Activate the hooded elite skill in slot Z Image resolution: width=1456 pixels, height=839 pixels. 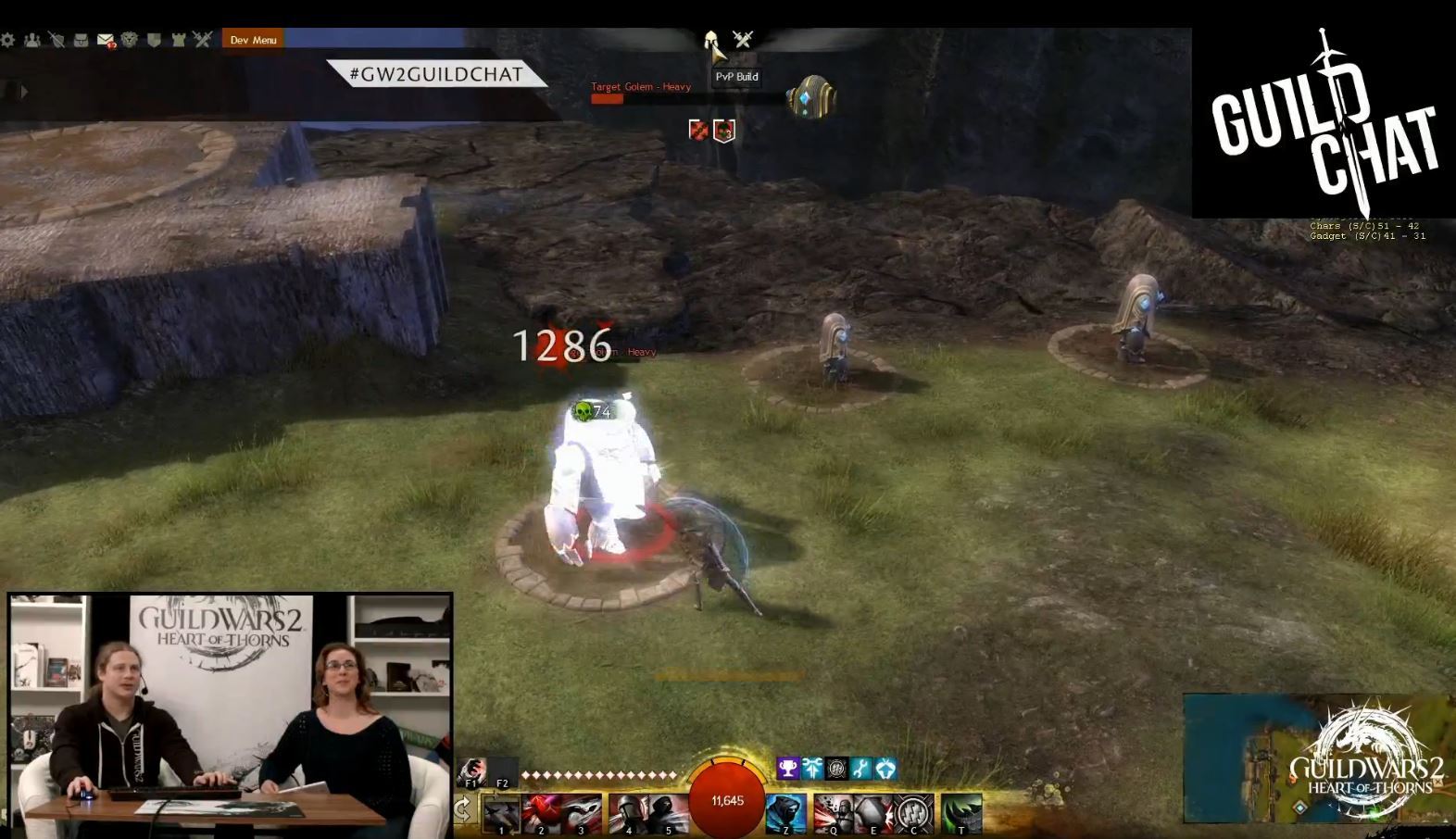coord(785,812)
